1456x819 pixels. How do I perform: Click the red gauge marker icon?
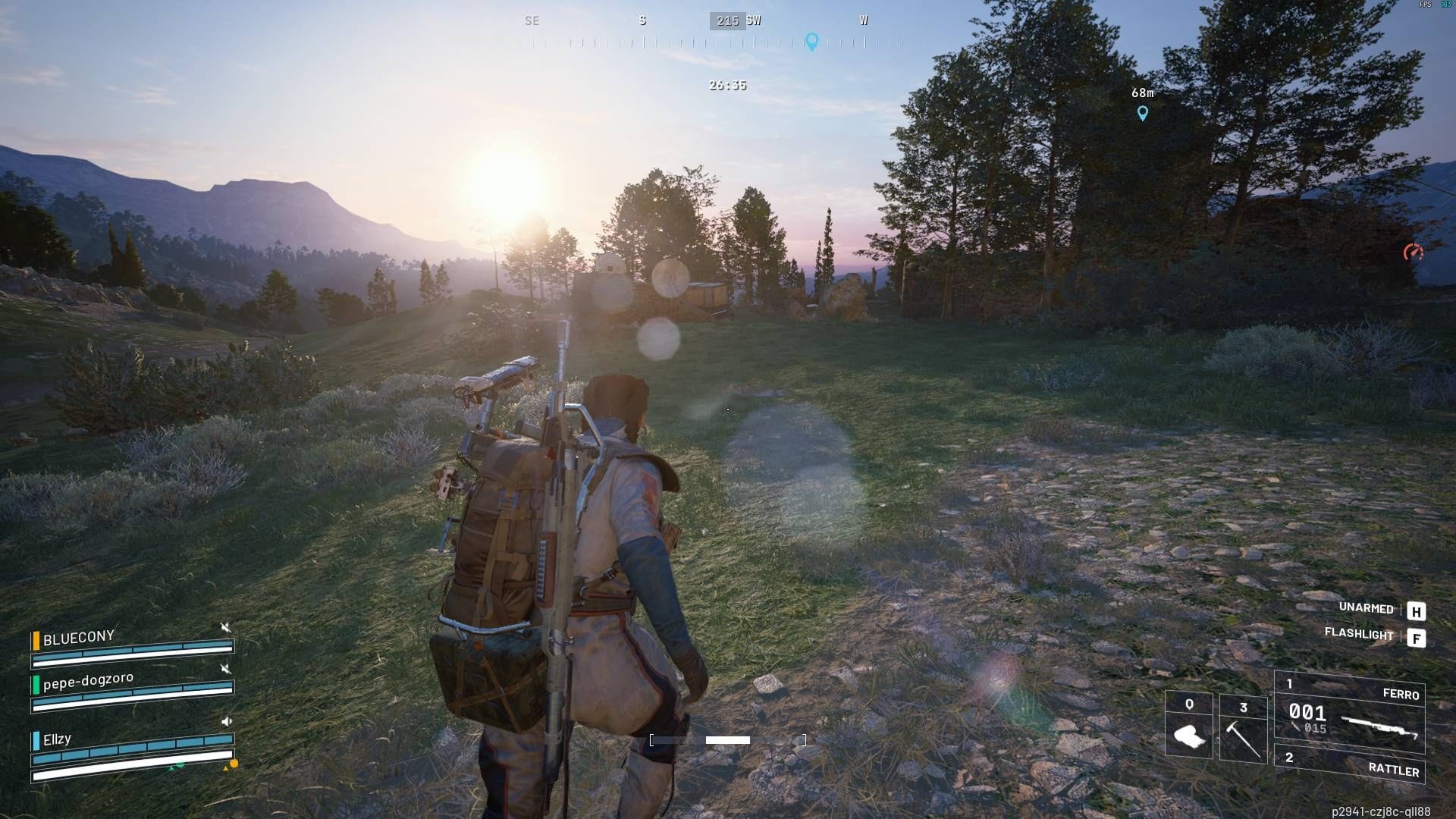click(x=1413, y=253)
